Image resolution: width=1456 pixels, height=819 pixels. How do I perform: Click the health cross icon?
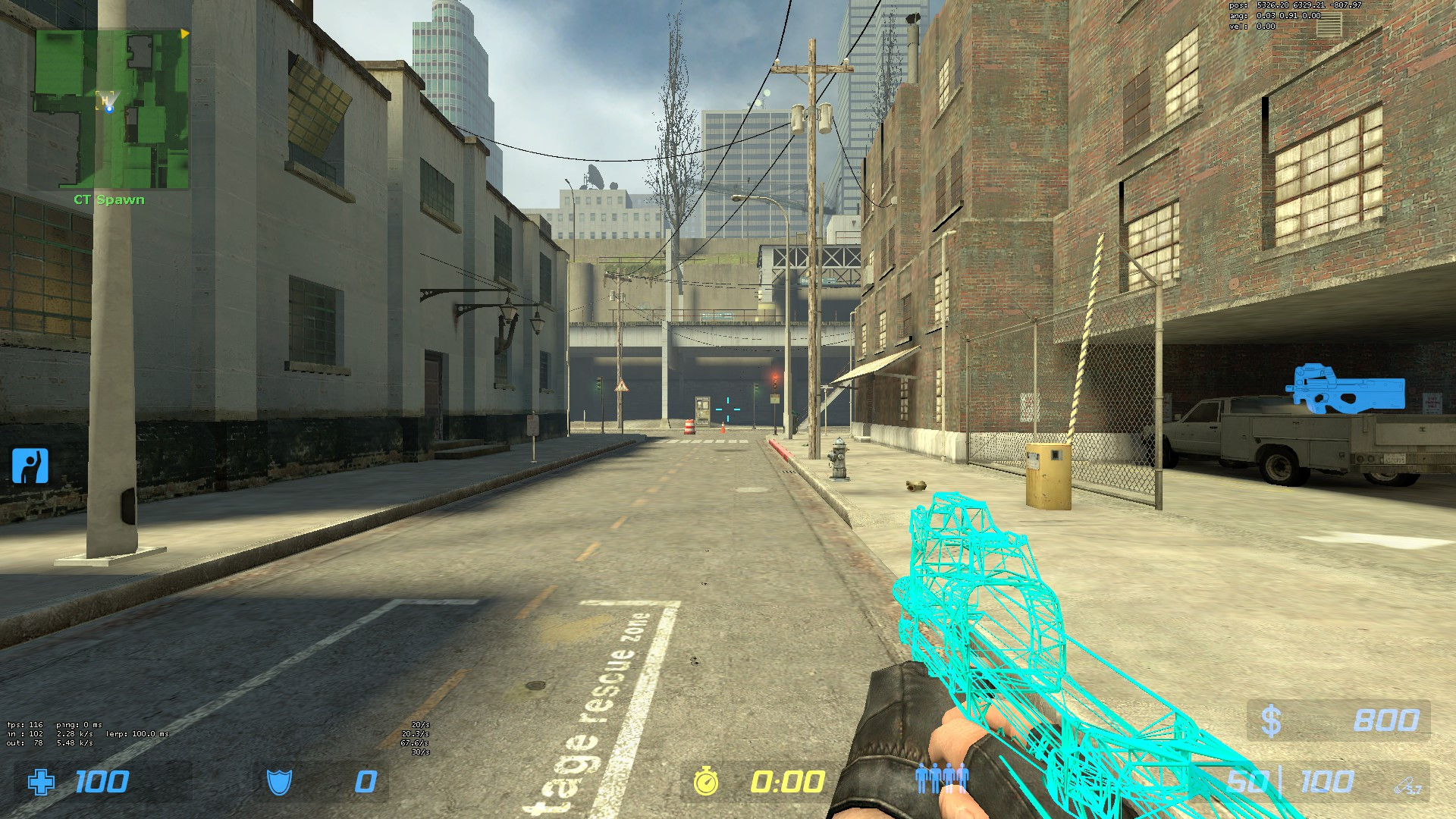coord(43,783)
